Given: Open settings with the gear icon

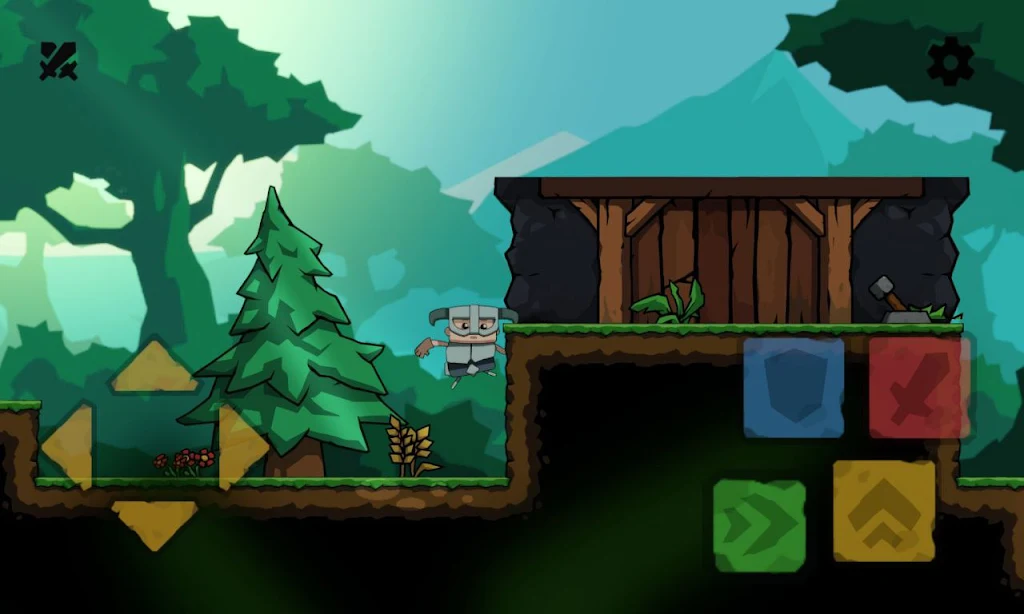Looking at the screenshot, I should pyautogui.click(x=950, y=61).
